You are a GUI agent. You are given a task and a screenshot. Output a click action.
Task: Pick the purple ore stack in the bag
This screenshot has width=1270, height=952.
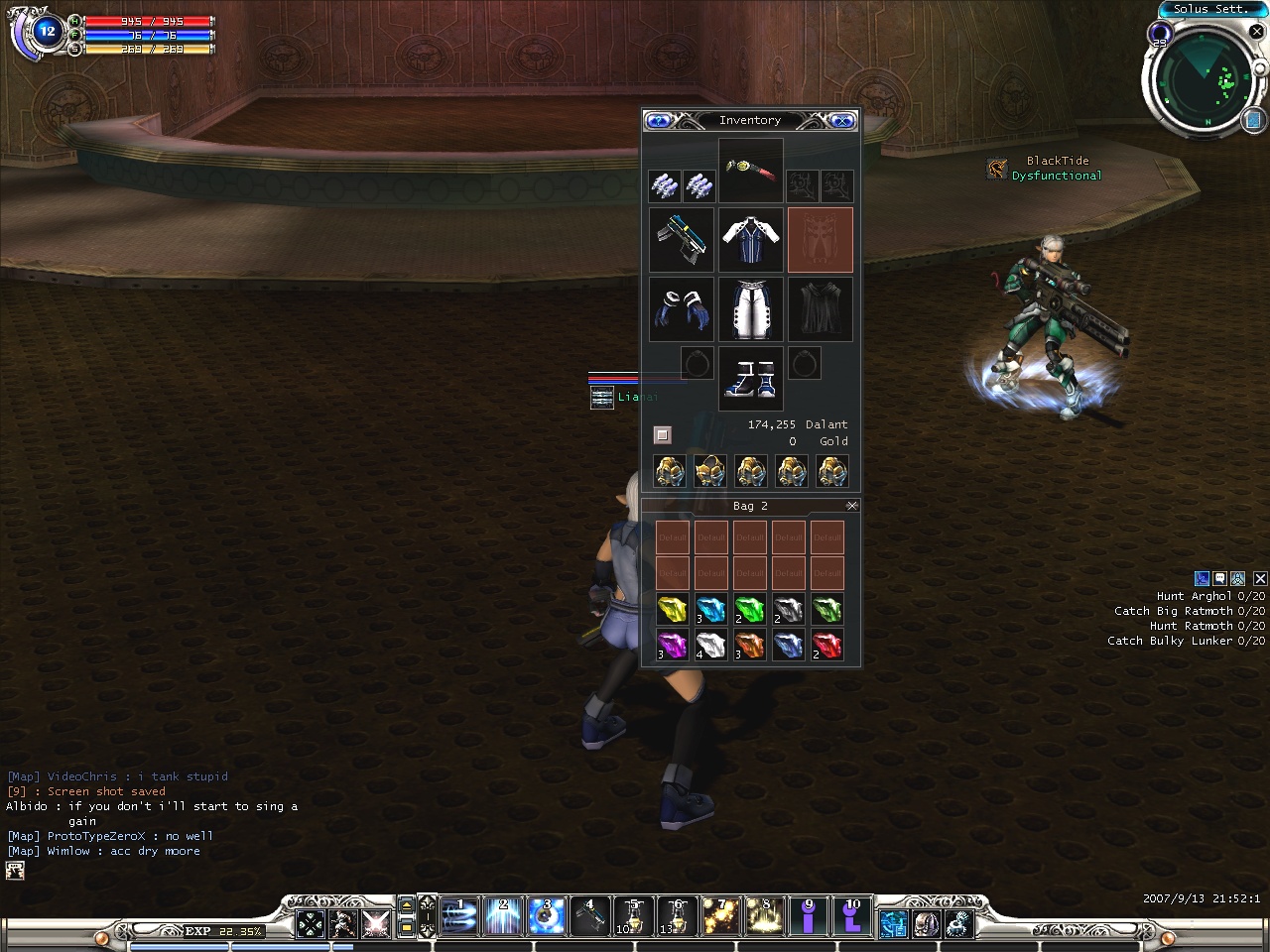tap(672, 646)
